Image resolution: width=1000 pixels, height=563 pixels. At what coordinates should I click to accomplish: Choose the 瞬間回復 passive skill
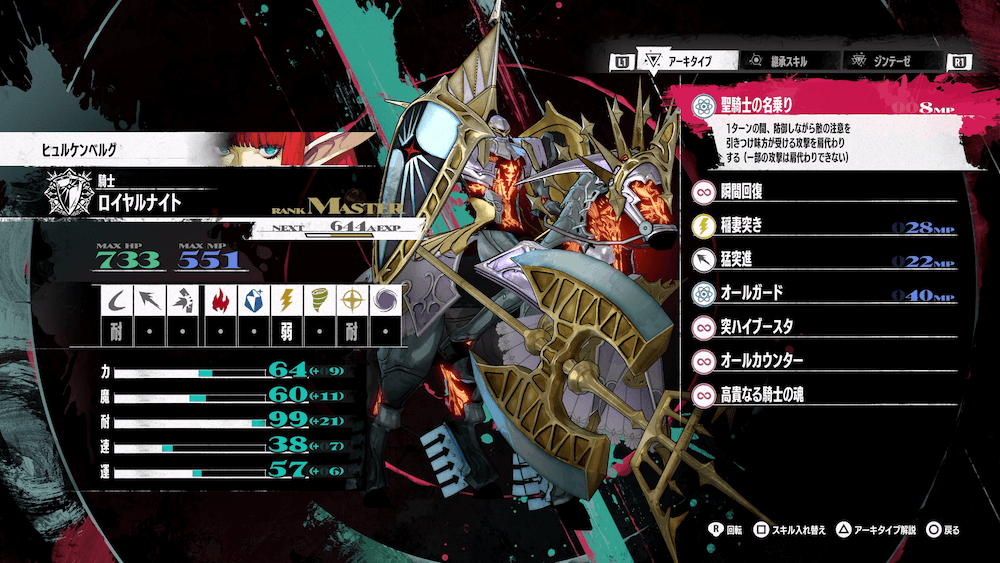820,192
